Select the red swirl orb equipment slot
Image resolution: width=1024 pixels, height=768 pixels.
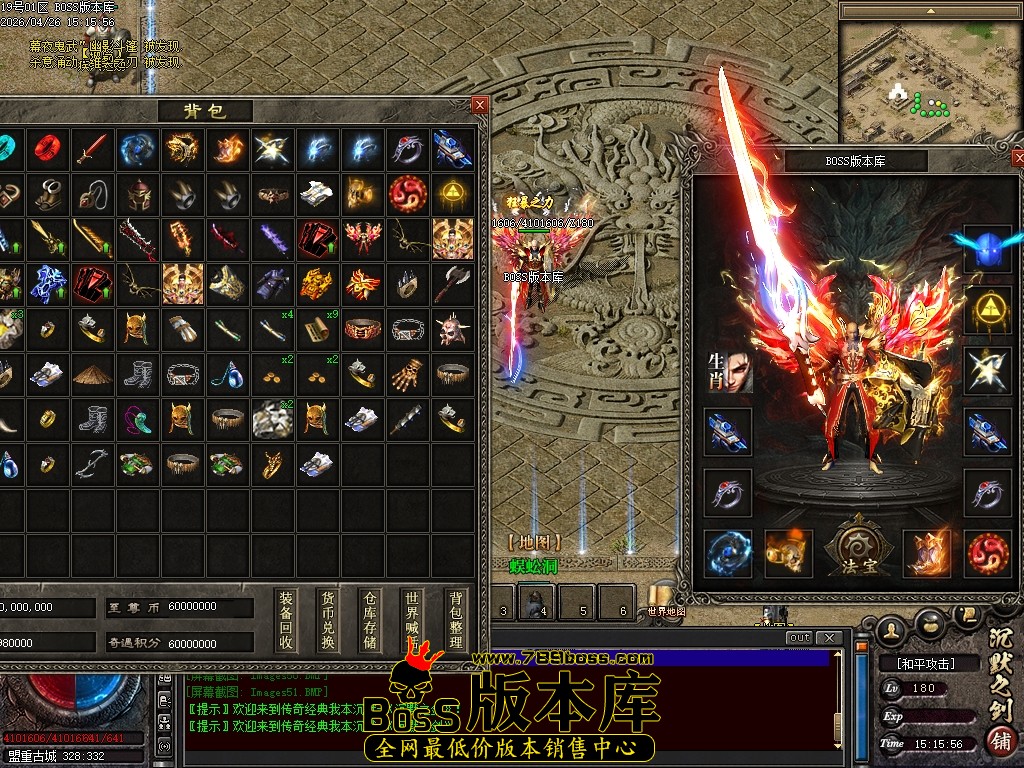(x=988, y=553)
